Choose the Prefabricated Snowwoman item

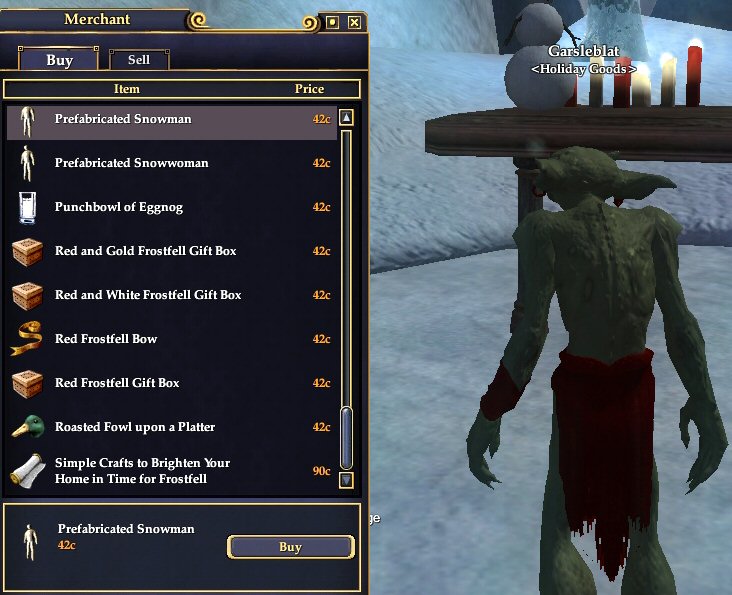point(170,163)
